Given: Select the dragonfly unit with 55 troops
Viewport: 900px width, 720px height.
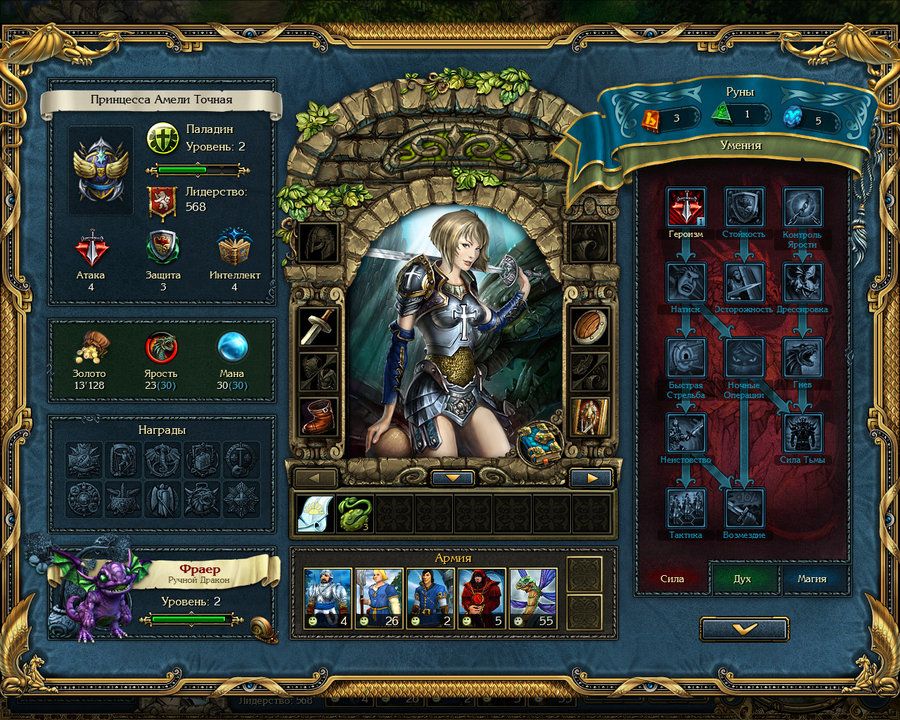Looking at the screenshot, I should click(x=534, y=595).
